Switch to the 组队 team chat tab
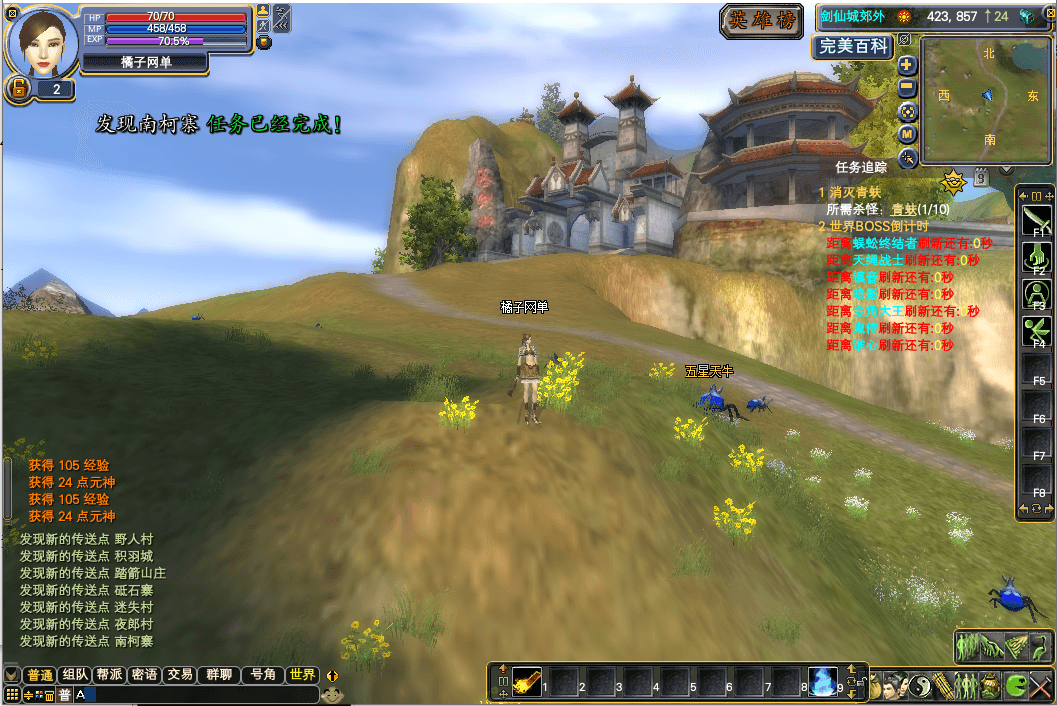Viewport: 1057px width, 706px height. (x=75, y=675)
